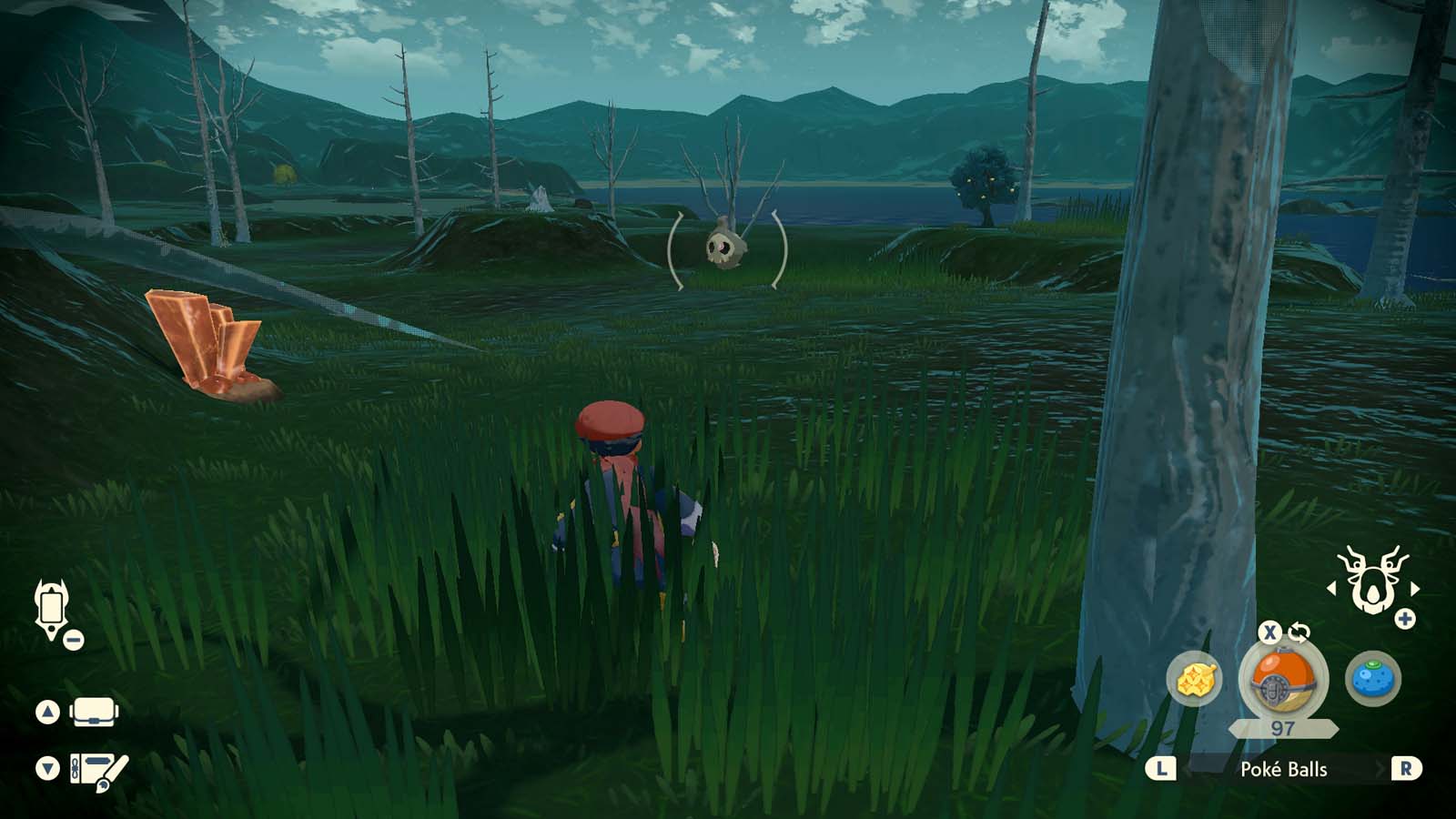Click the Poké Balls category label
The width and height of the screenshot is (1456, 819).
tap(1285, 769)
